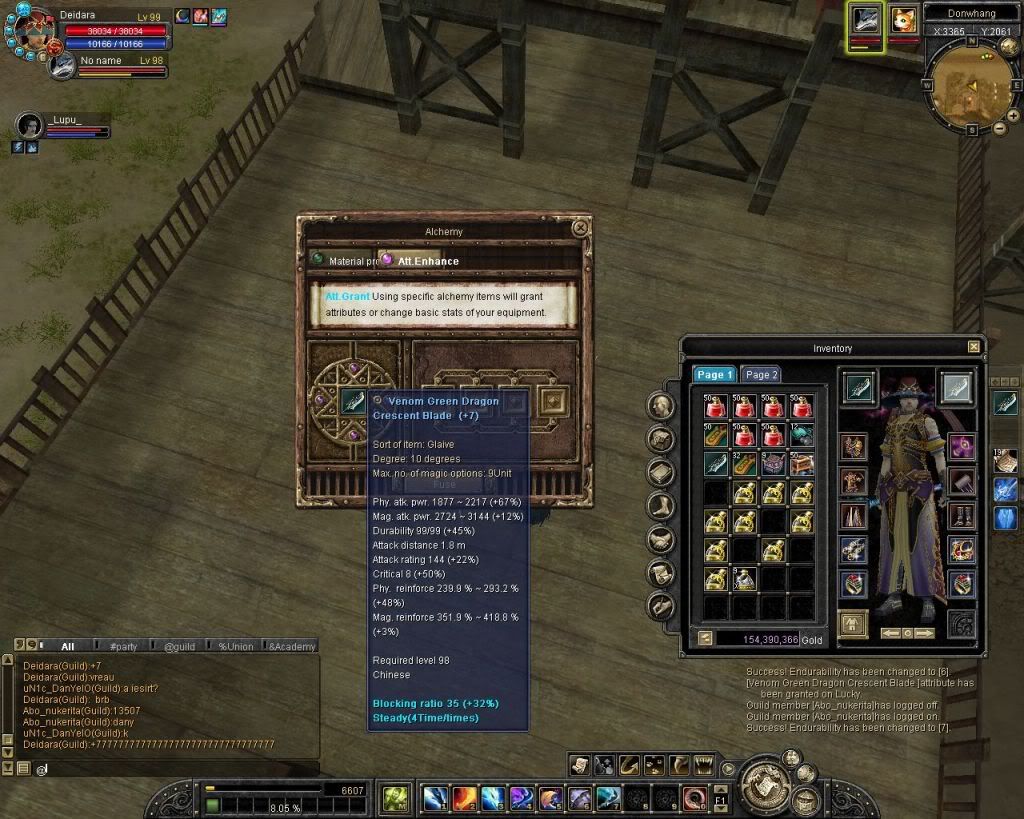
Task: Click the gold sort button beside the gold amount
Action: 705,638
